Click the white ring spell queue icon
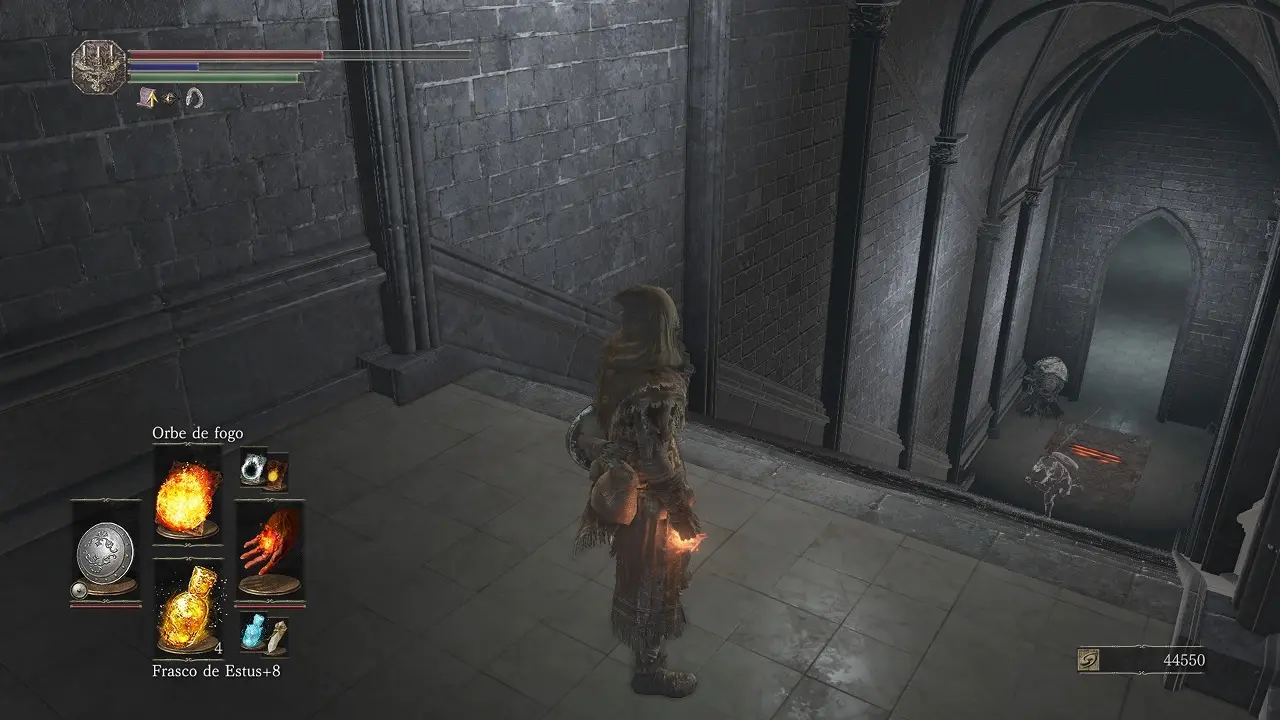 tap(253, 466)
